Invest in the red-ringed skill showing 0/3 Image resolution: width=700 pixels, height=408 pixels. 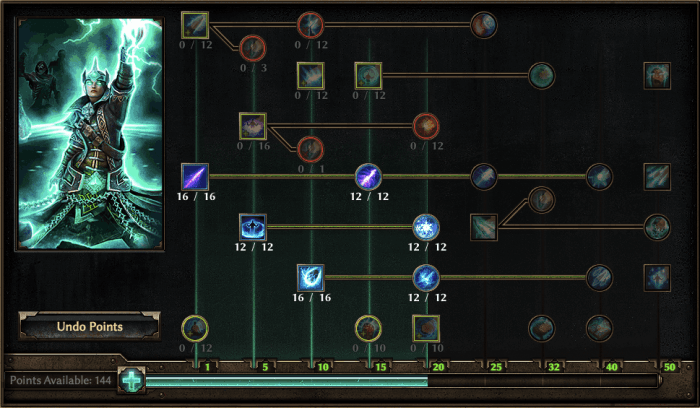pyautogui.click(x=252, y=47)
